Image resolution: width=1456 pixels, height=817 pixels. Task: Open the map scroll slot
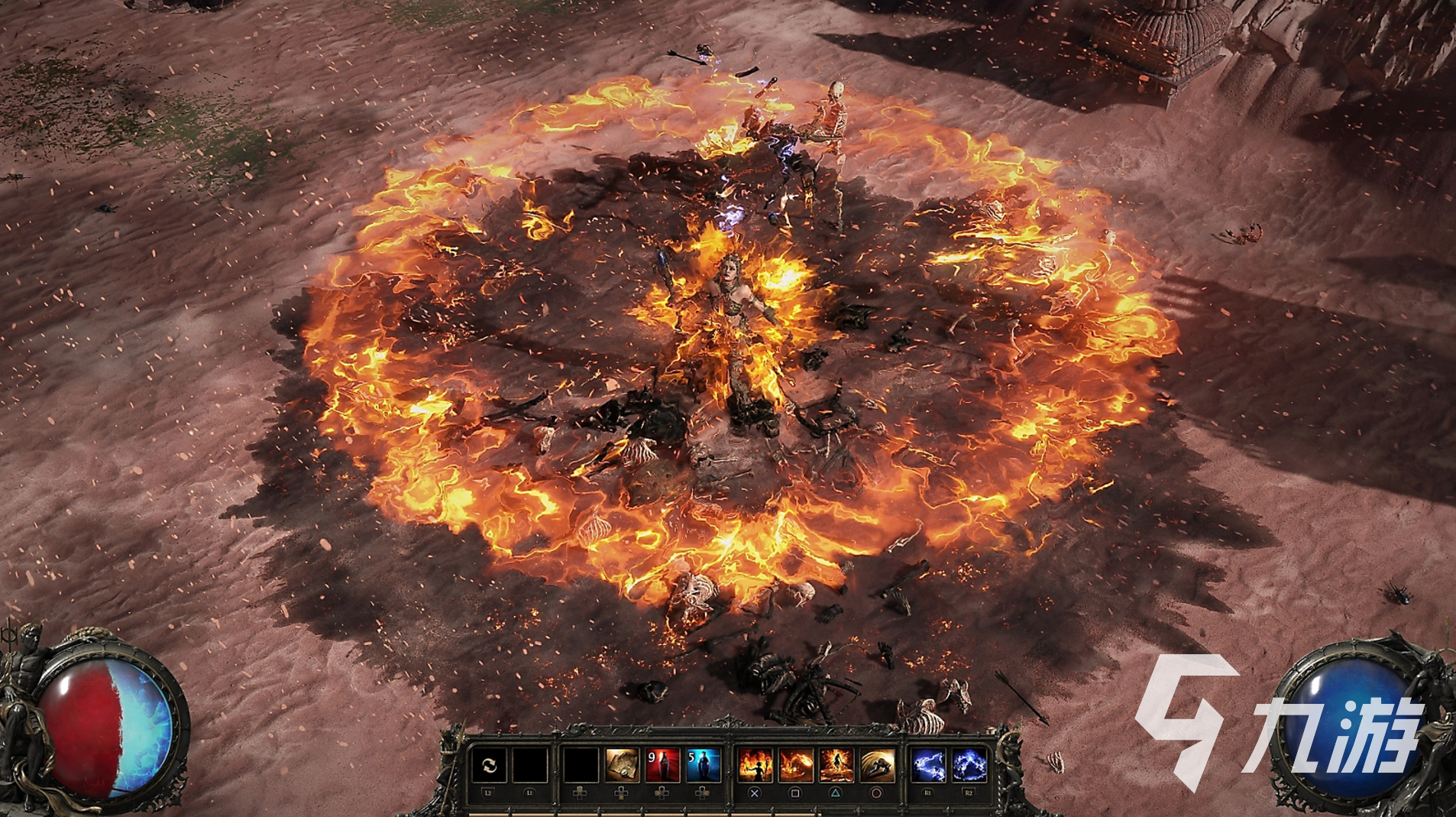tap(622, 765)
